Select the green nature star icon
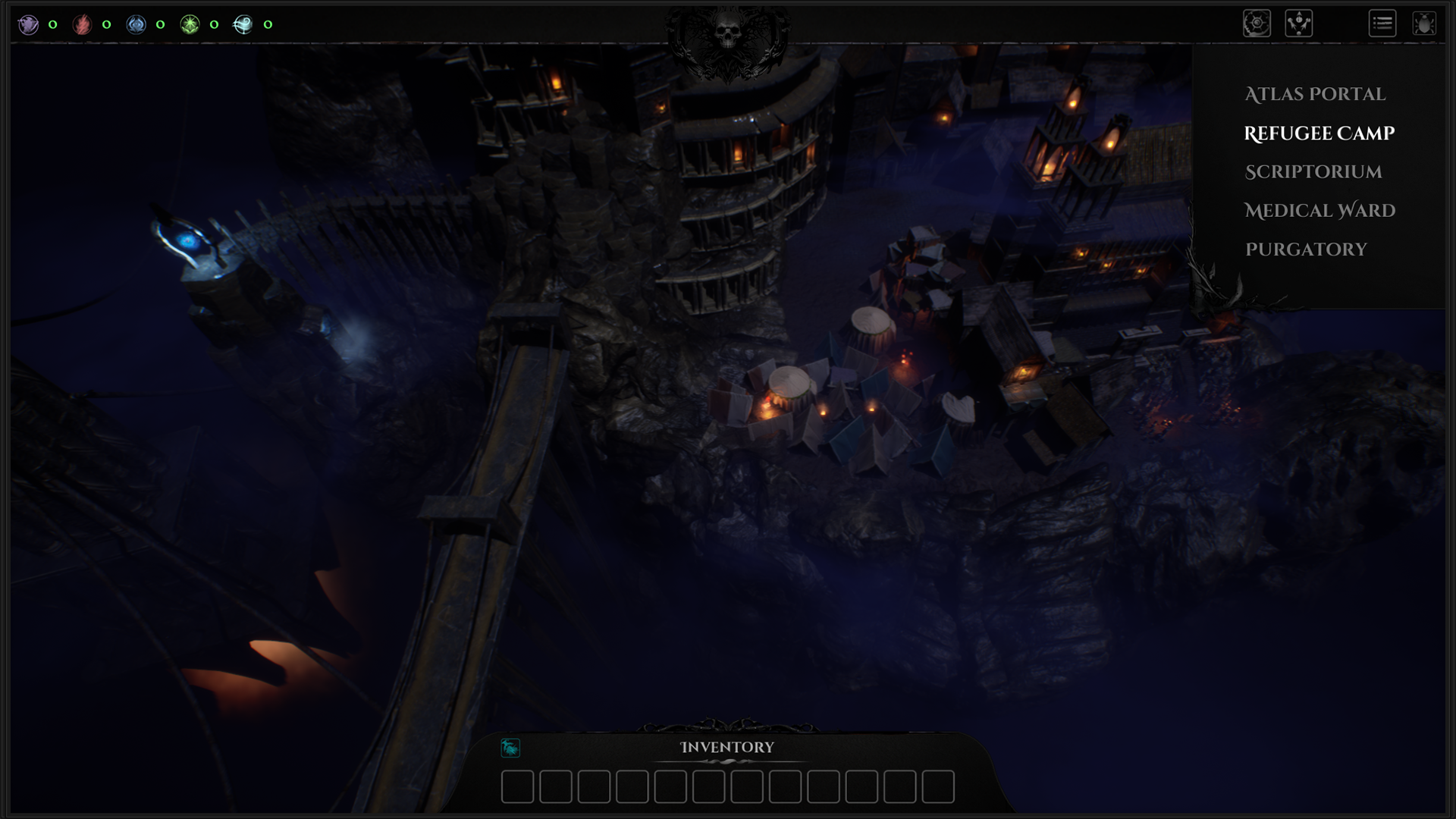1456x819 pixels. pyautogui.click(x=190, y=23)
